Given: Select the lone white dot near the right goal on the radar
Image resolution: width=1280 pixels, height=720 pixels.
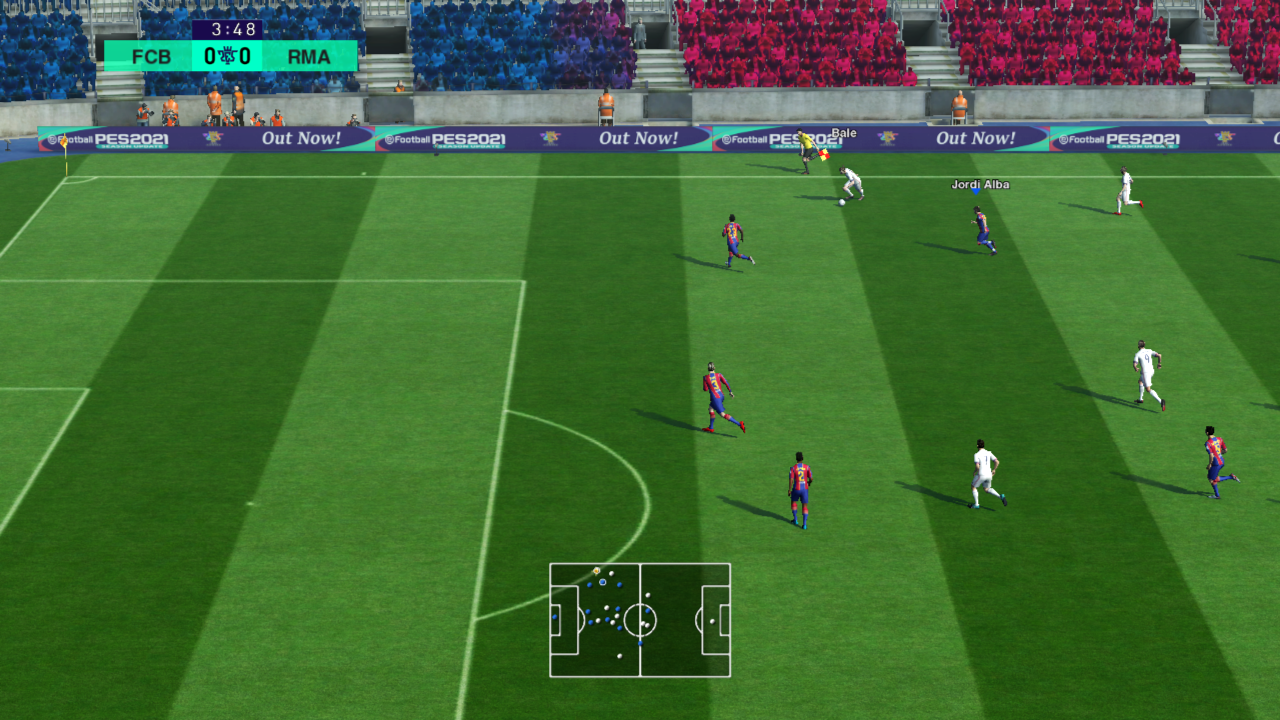Looking at the screenshot, I should point(712,623).
